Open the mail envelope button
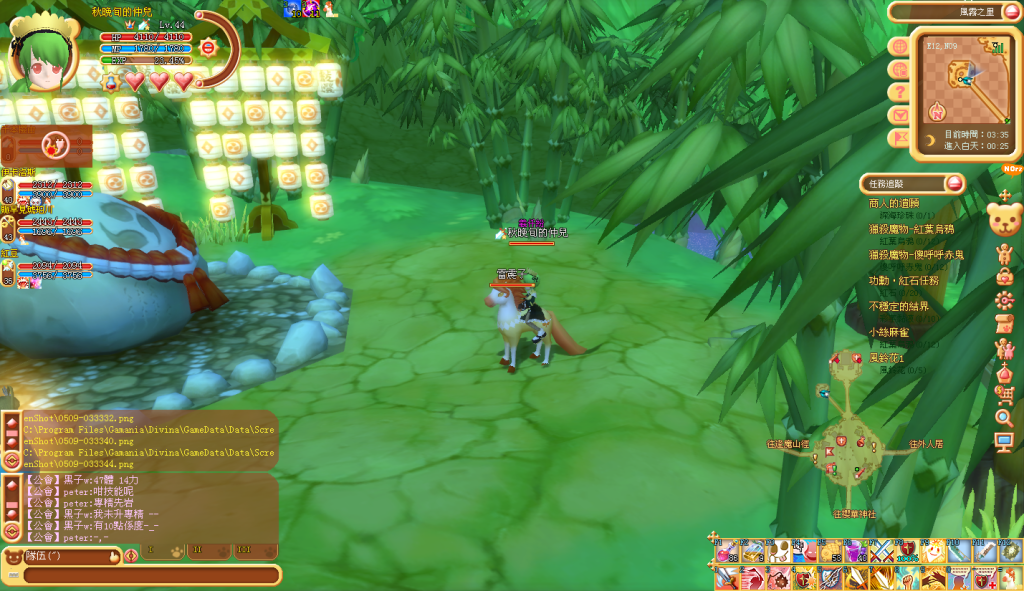This screenshot has width=1024, height=591. [899, 114]
